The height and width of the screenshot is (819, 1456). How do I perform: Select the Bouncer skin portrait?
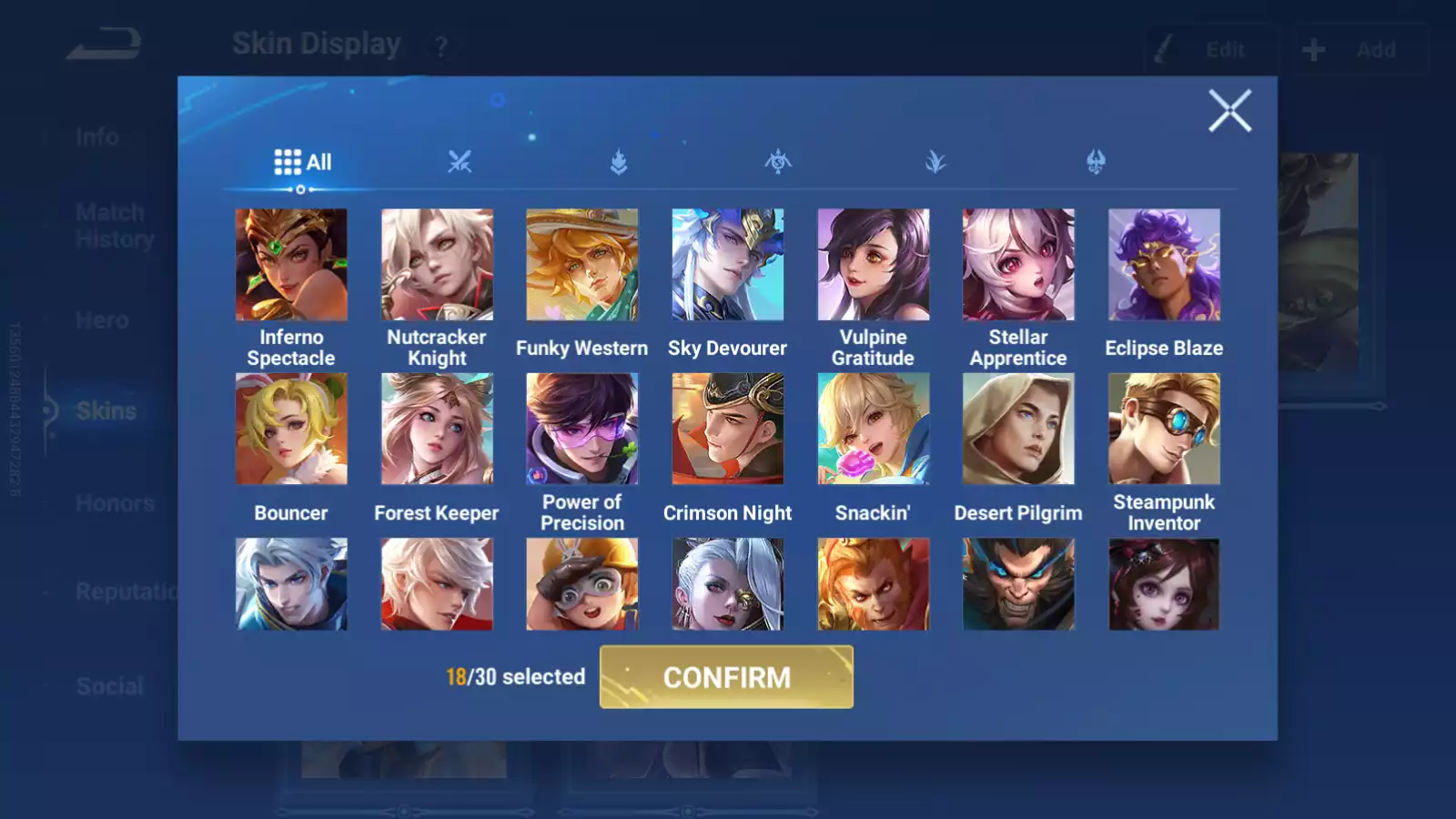tap(291, 429)
